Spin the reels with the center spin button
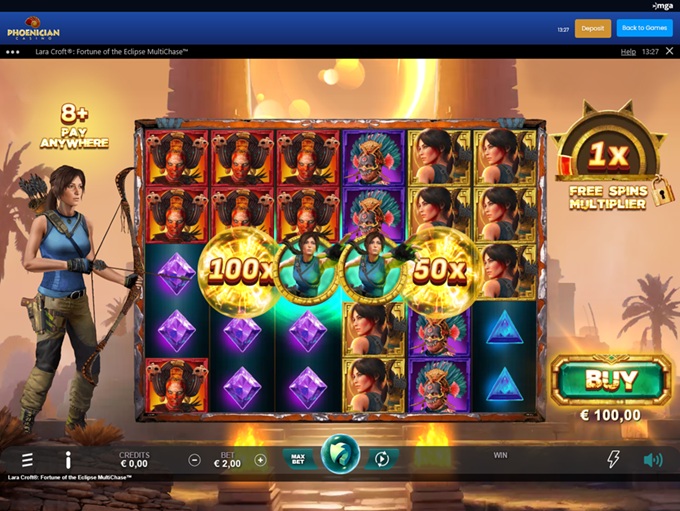The width and height of the screenshot is (680, 511). coord(340,459)
